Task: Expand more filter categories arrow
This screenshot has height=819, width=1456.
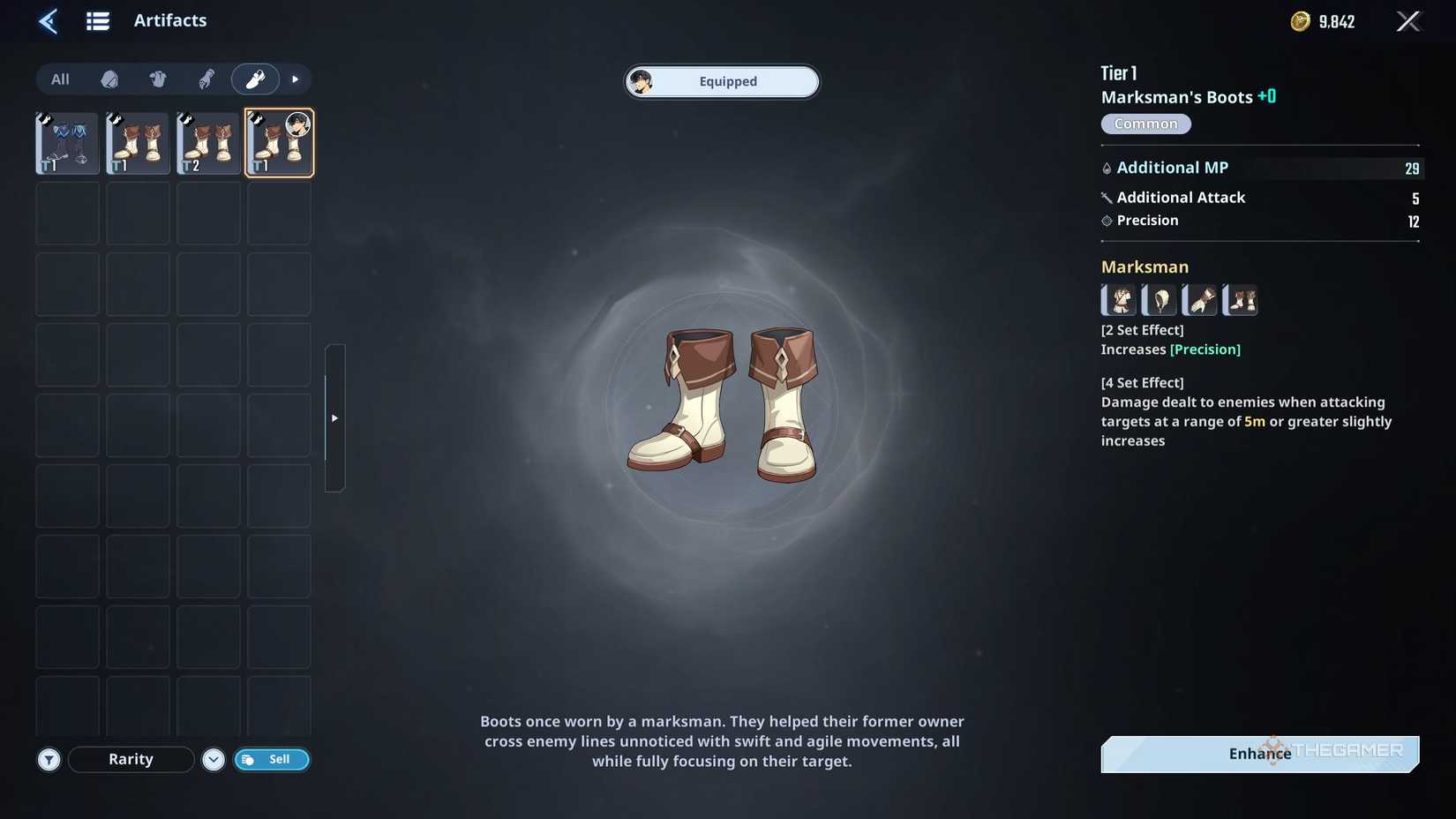Action: tap(295, 79)
